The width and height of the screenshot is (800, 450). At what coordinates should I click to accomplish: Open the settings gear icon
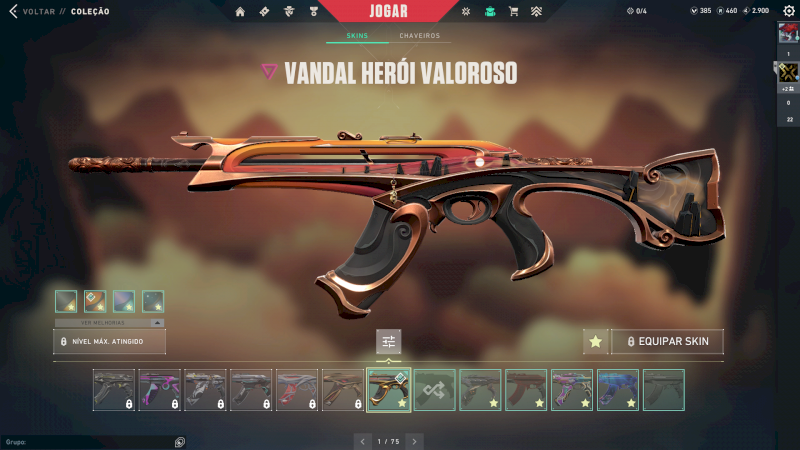pyautogui.click(x=788, y=11)
